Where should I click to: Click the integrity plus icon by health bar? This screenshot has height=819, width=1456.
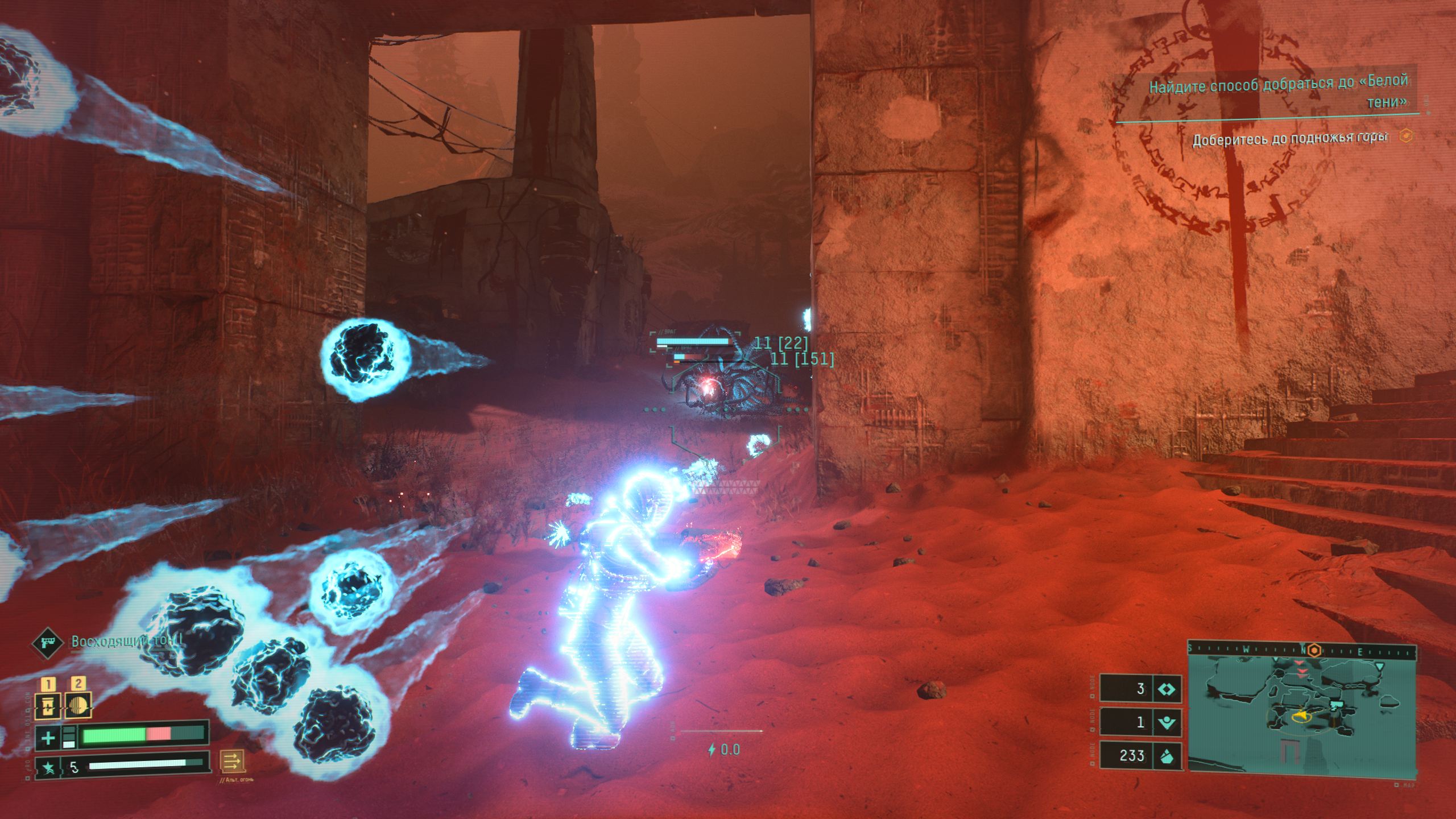(x=48, y=738)
